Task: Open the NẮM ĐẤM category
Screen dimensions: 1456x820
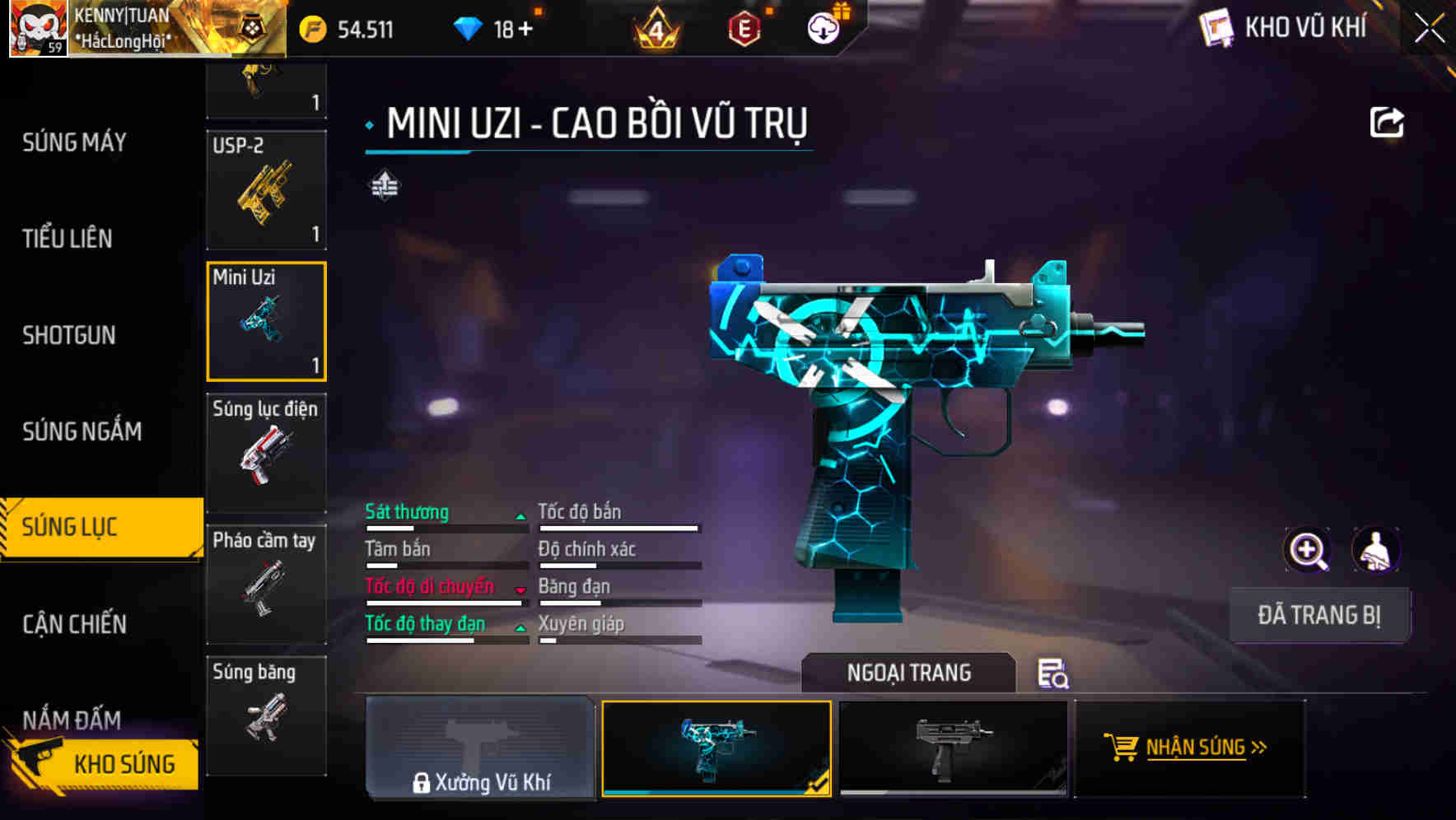Action: 72,720
